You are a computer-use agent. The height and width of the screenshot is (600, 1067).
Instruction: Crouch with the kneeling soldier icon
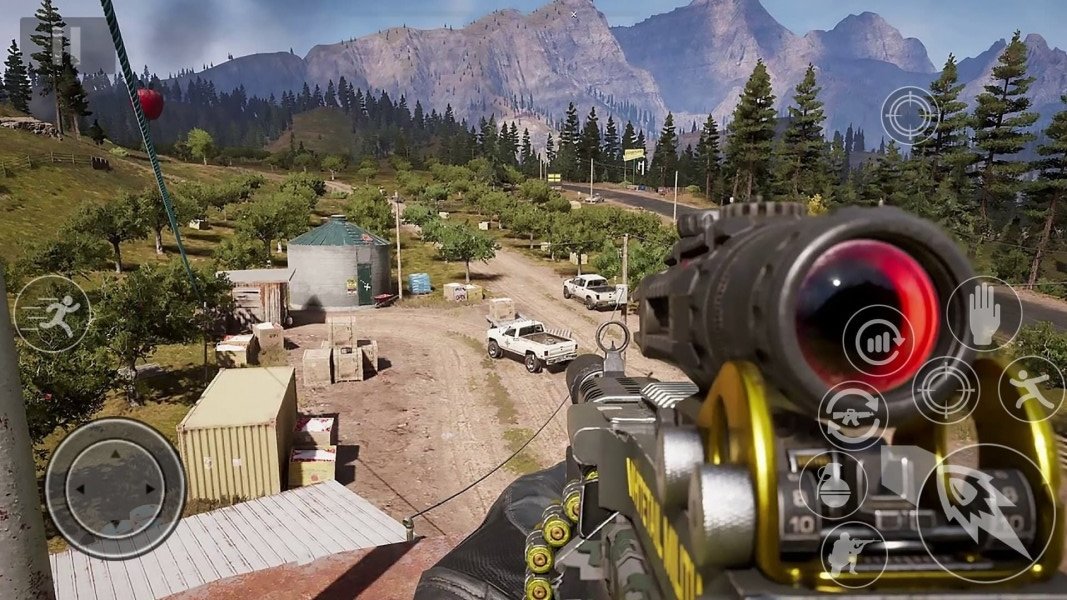pos(853,555)
